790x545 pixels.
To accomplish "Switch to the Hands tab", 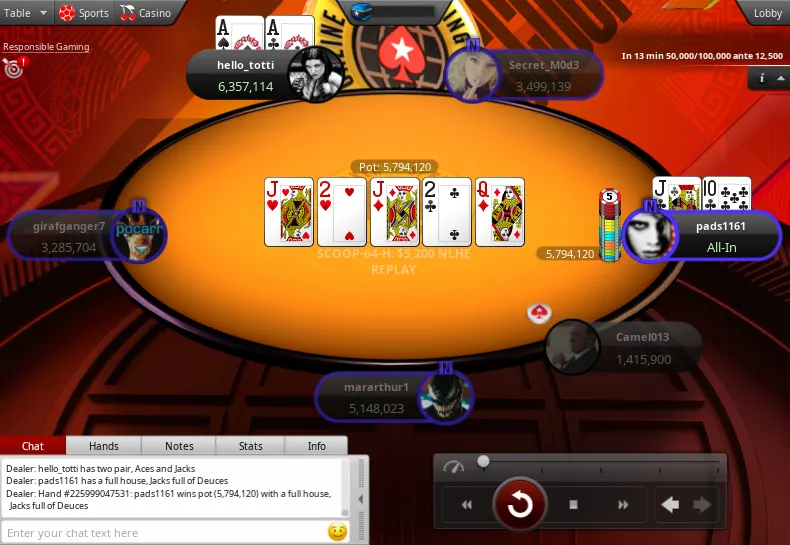I will 104,446.
